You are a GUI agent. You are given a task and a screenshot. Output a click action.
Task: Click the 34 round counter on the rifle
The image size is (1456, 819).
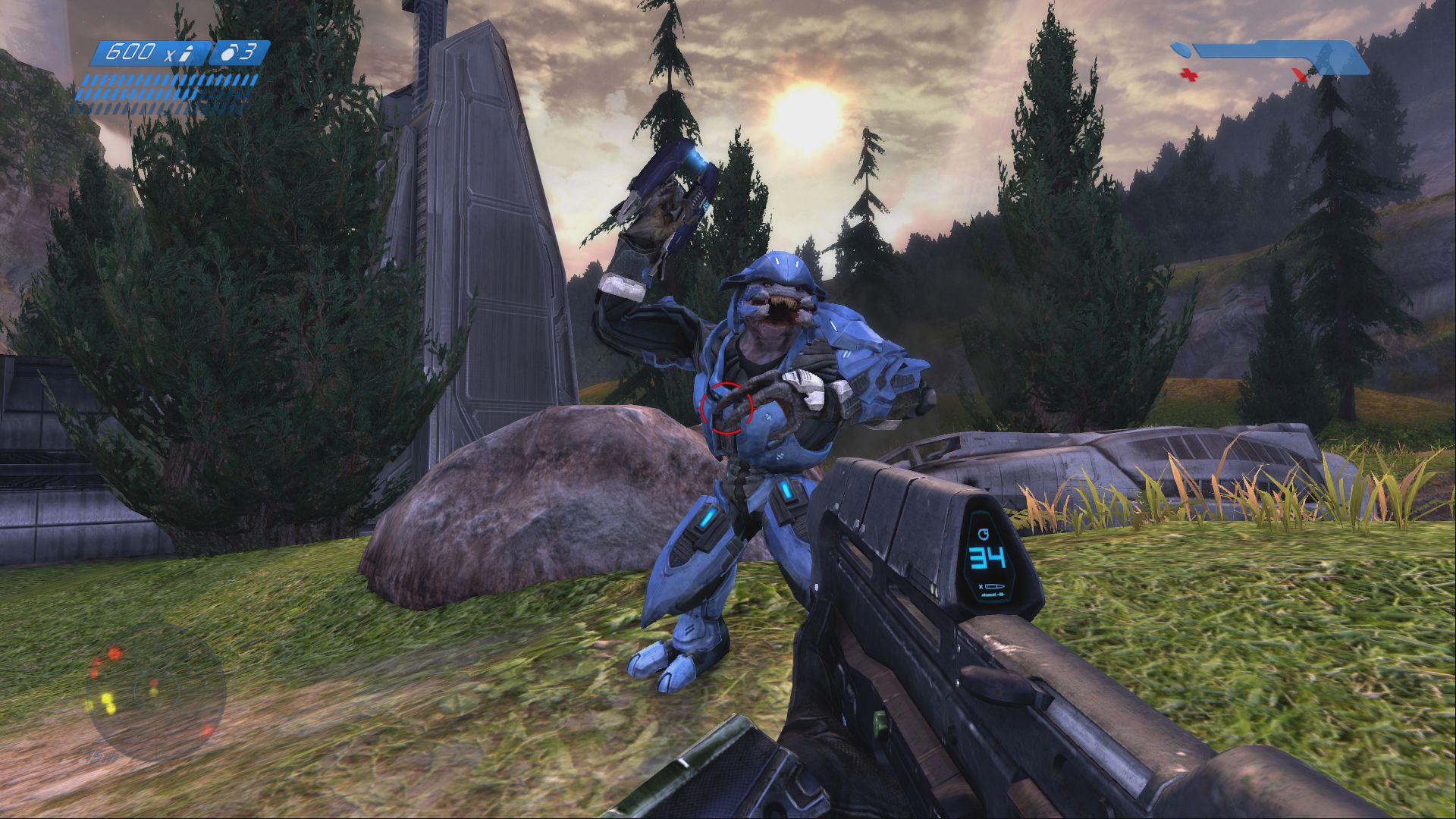click(986, 557)
